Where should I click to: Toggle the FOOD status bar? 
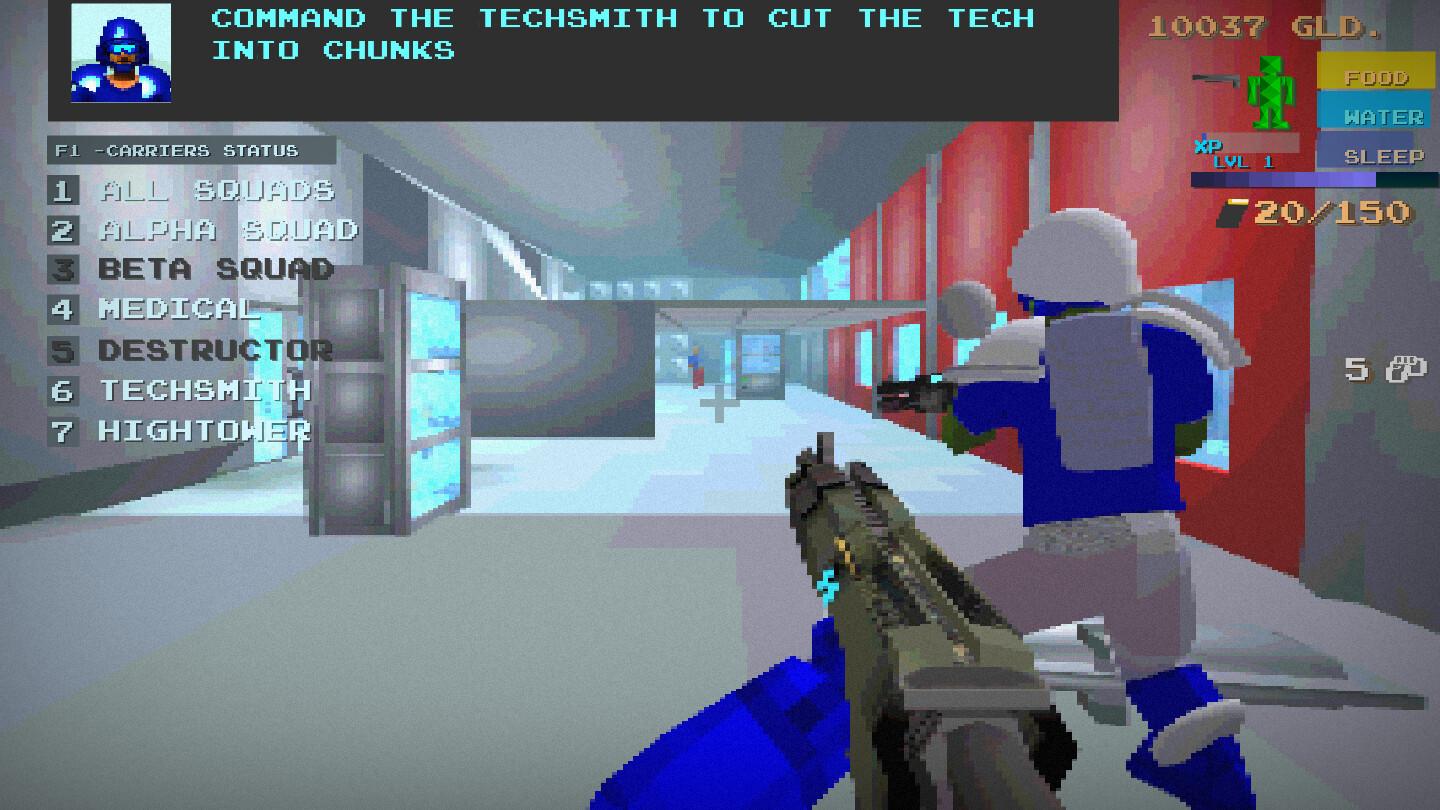tap(1376, 72)
